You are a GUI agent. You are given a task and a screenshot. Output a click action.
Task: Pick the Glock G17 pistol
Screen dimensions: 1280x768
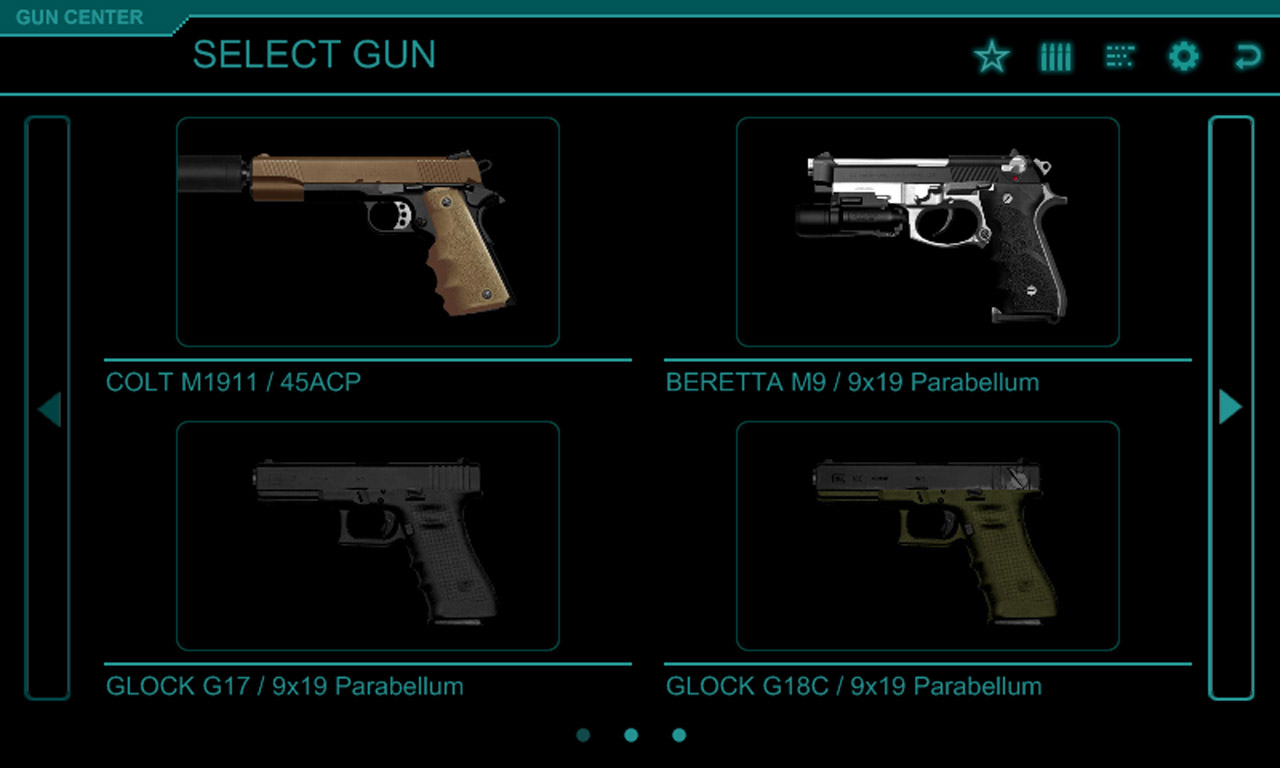click(x=367, y=536)
